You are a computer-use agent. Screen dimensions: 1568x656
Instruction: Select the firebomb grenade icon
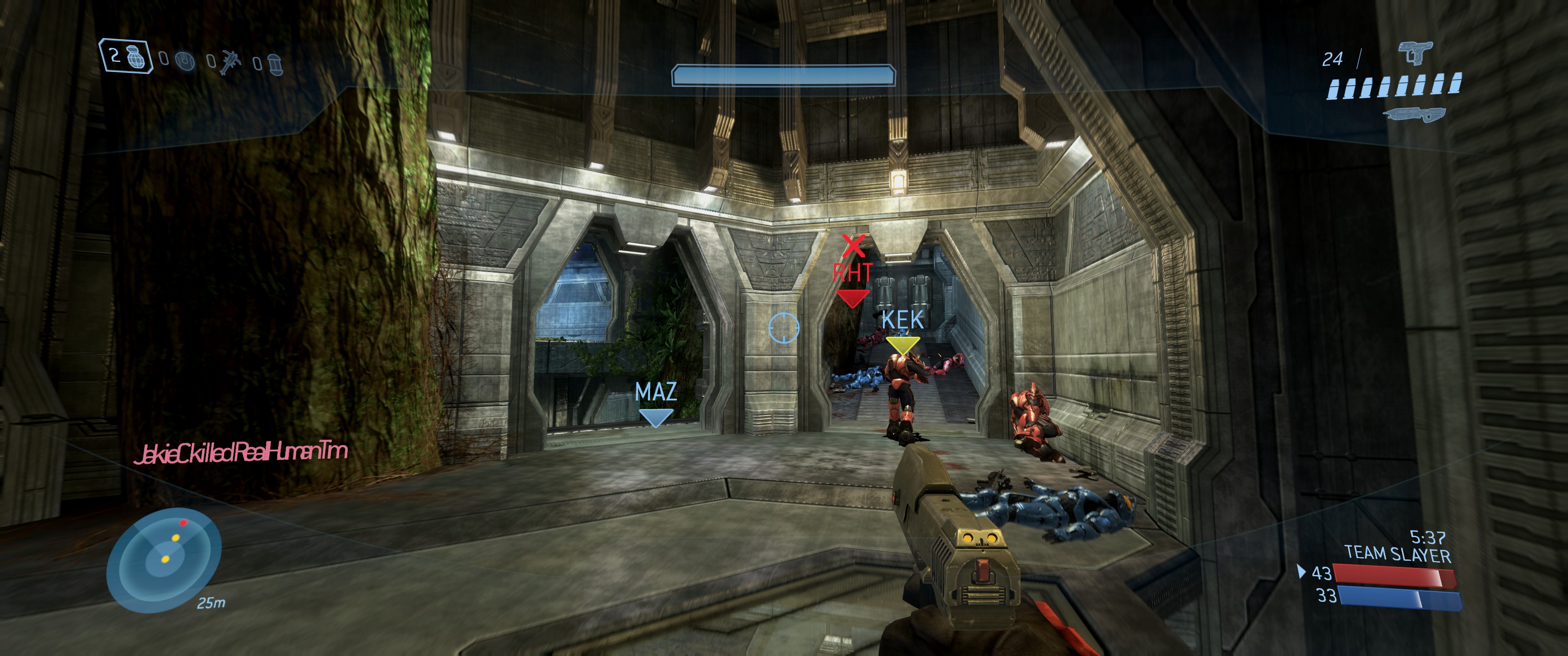tap(275, 64)
